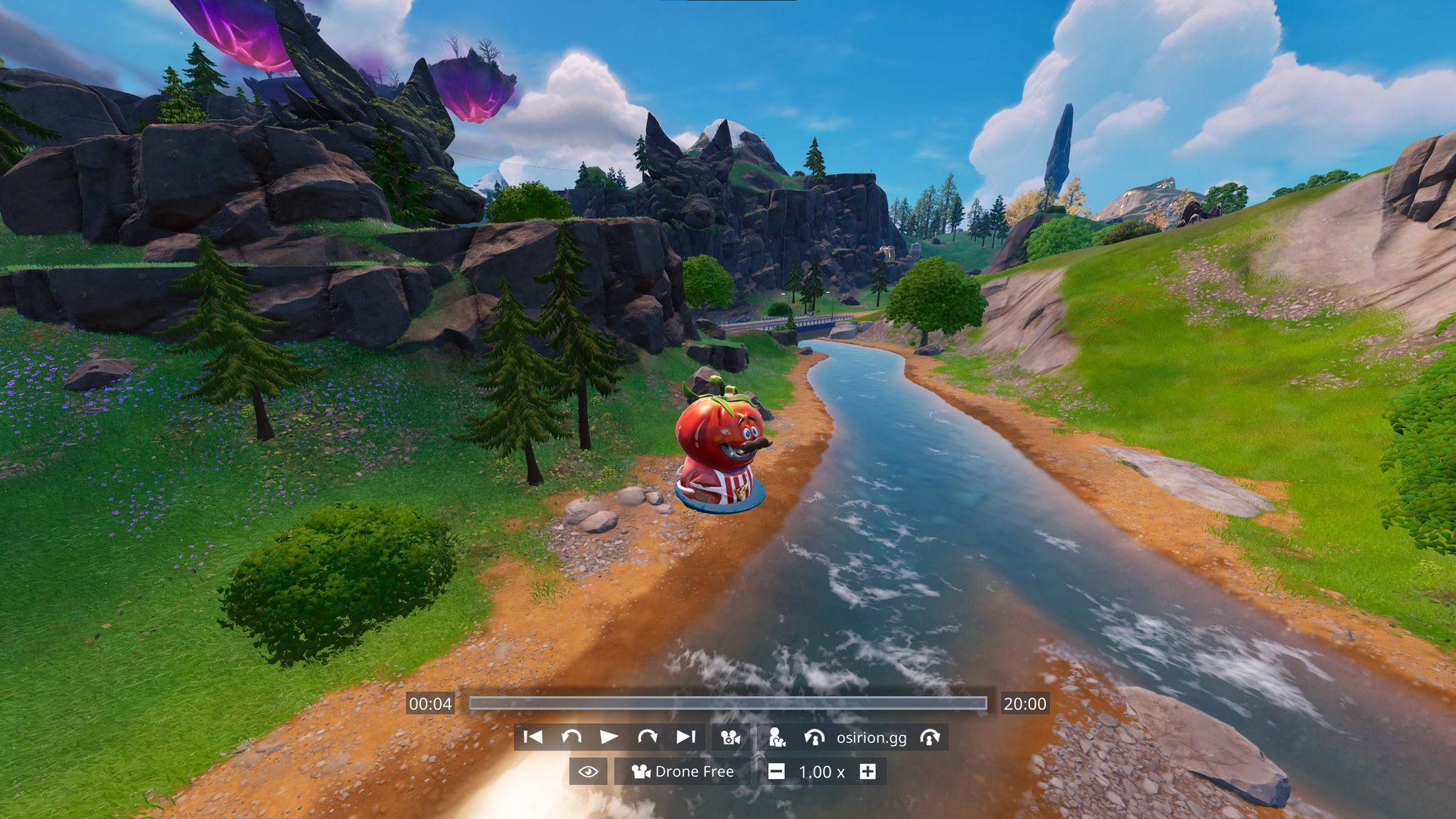Screen dimensions: 1456x819
Task: Decrease playback speed with the minus button
Action: click(x=776, y=771)
